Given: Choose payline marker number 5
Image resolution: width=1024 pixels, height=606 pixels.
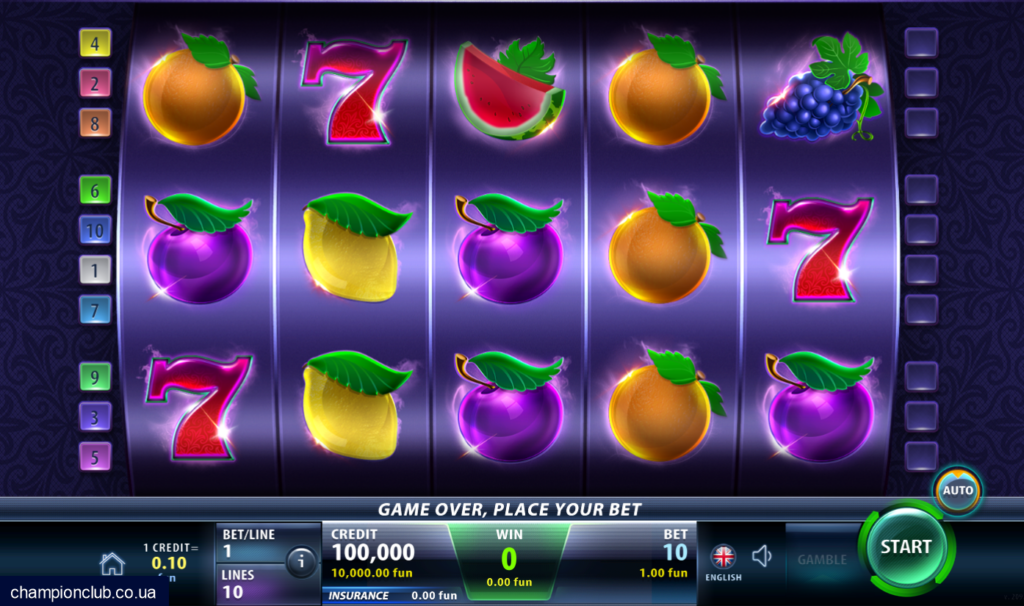Looking at the screenshot, I should [x=95, y=456].
